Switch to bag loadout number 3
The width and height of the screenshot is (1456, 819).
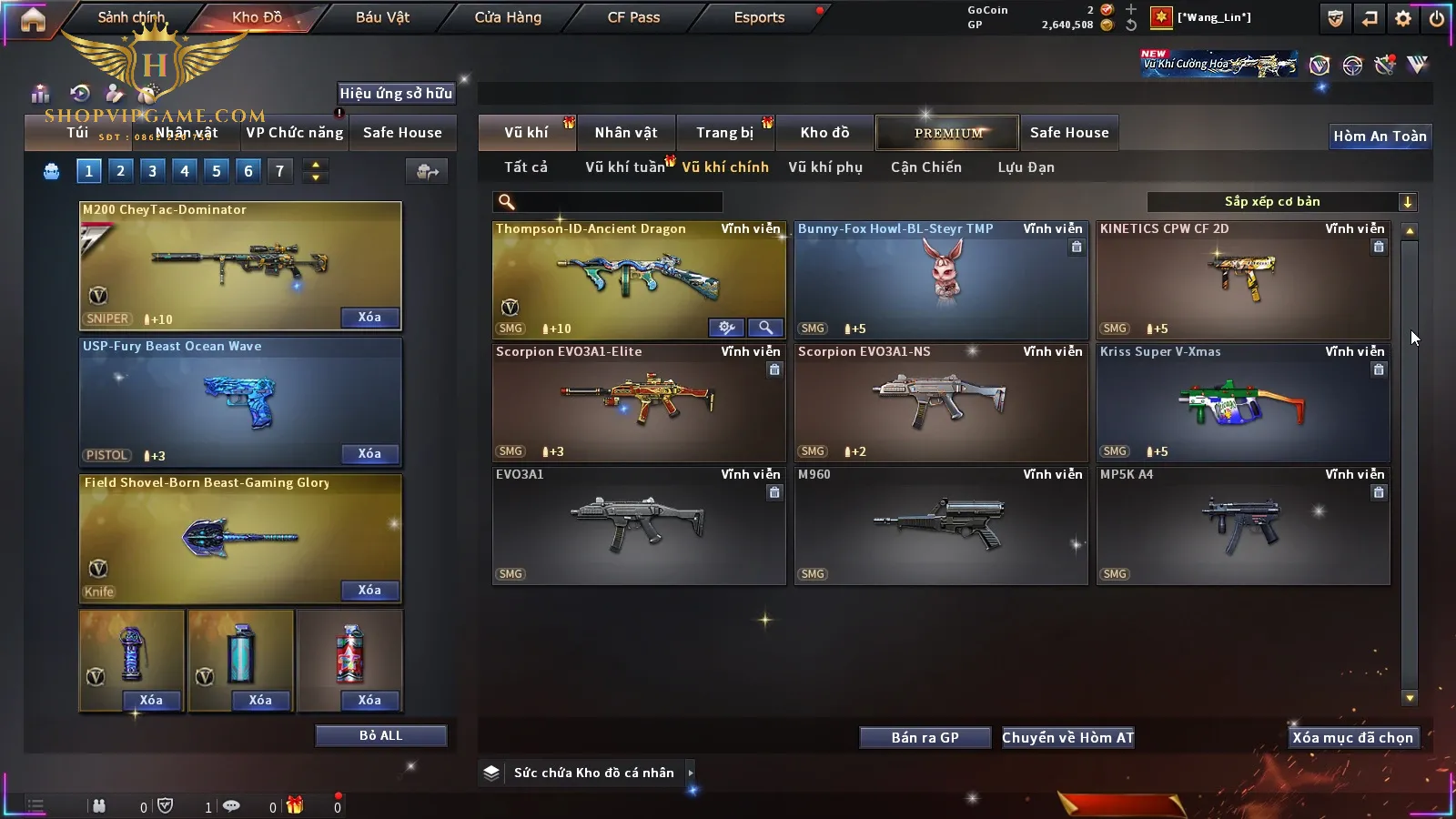click(x=152, y=170)
